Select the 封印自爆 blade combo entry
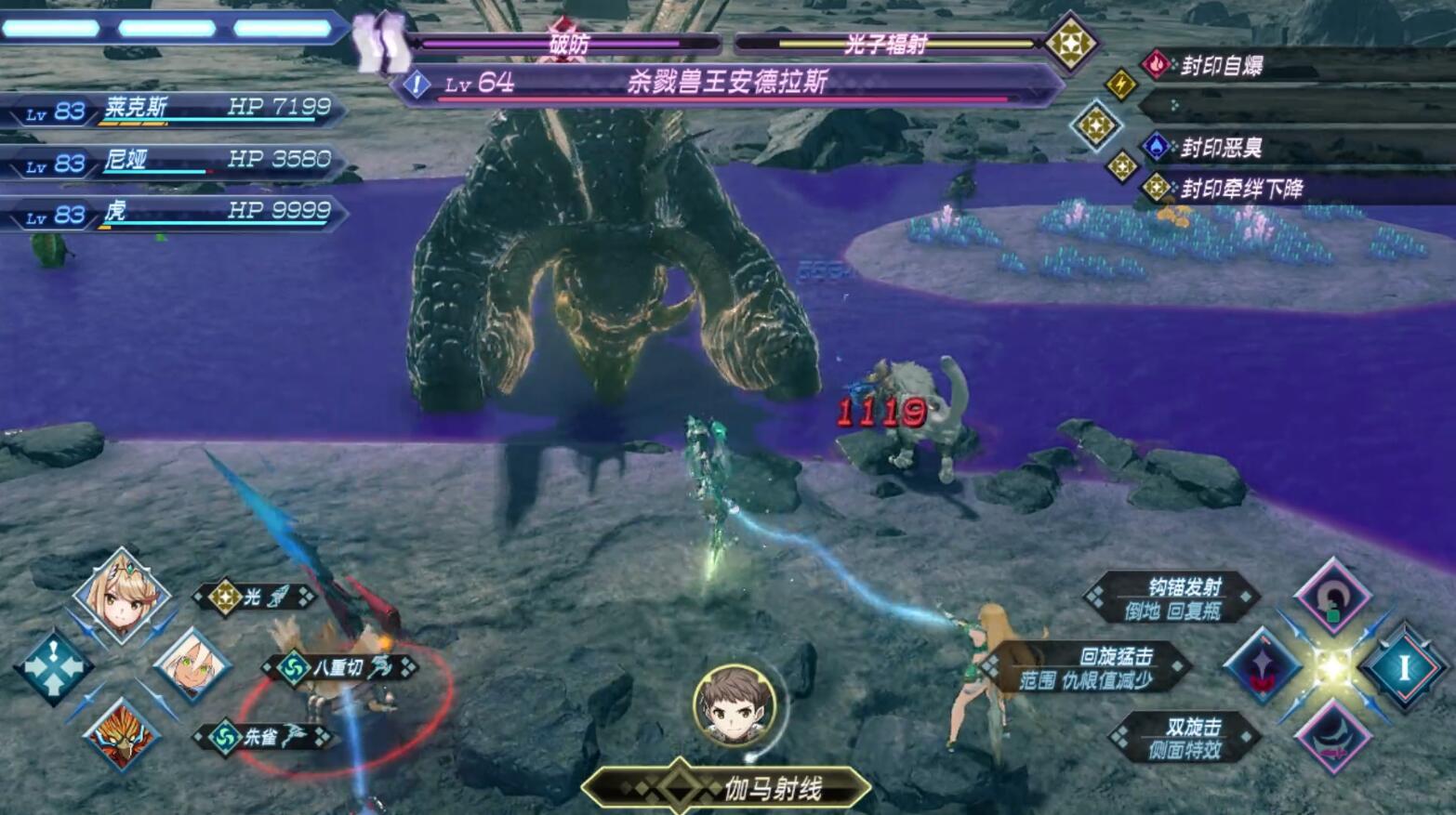Screen dimensions: 1456x815 (x=1222, y=65)
